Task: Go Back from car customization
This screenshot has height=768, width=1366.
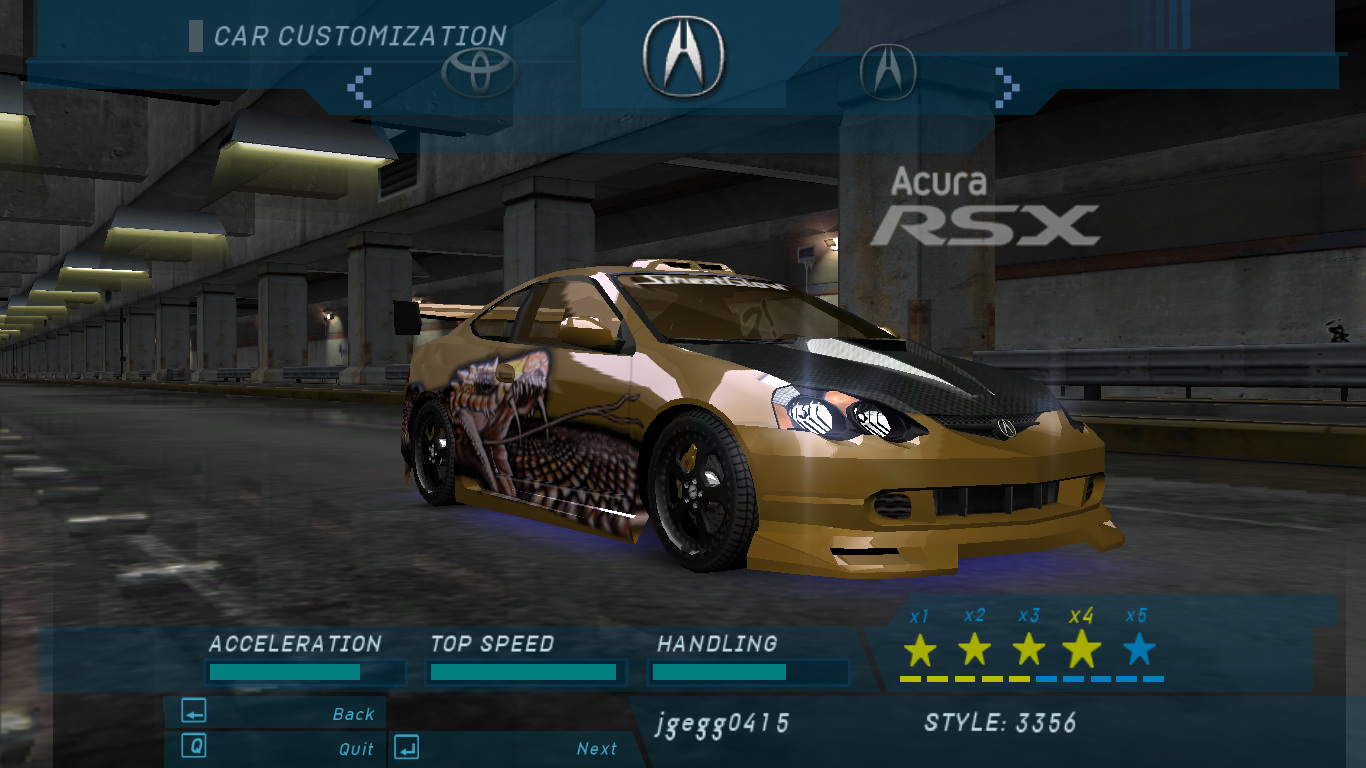Action: [276, 713]
